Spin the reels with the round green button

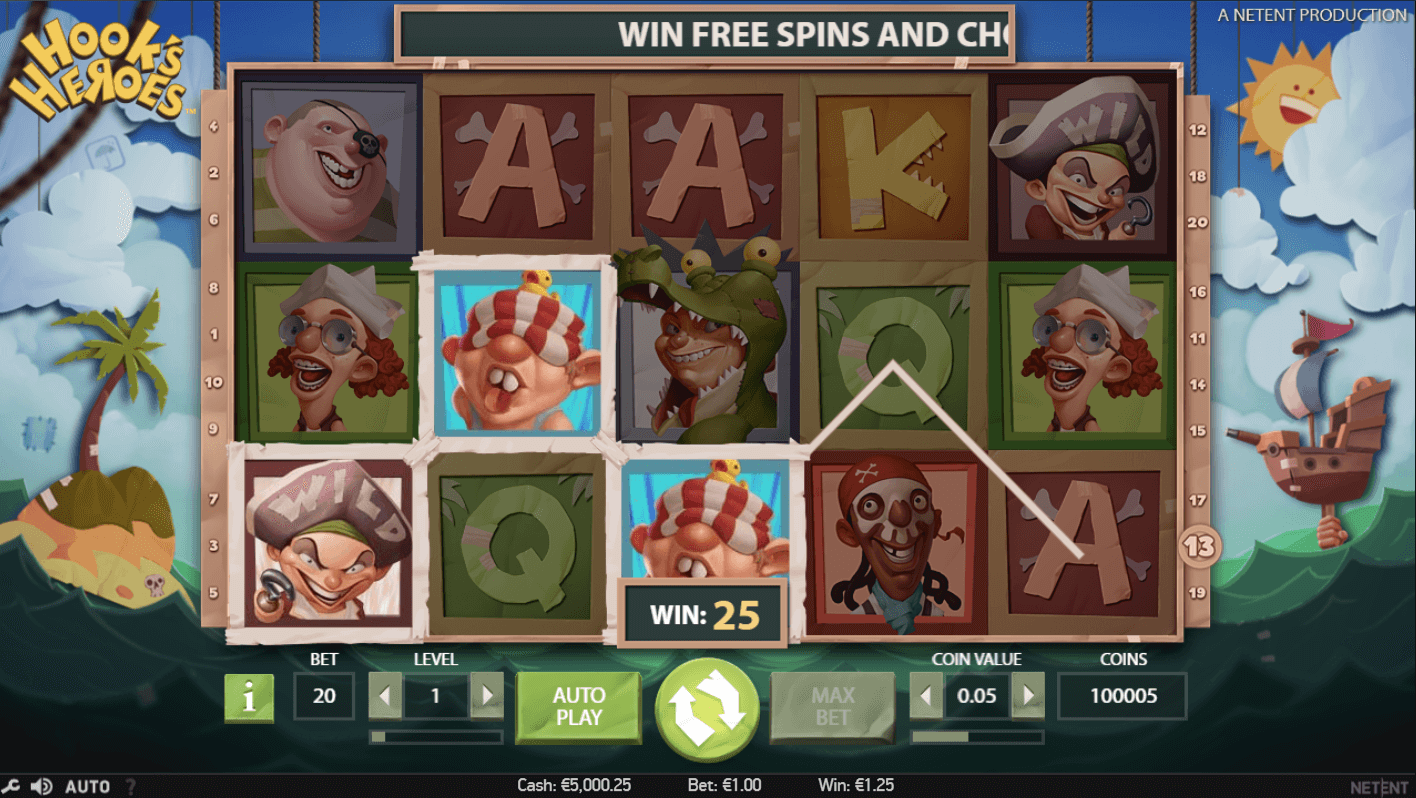(x=707, y=704)
